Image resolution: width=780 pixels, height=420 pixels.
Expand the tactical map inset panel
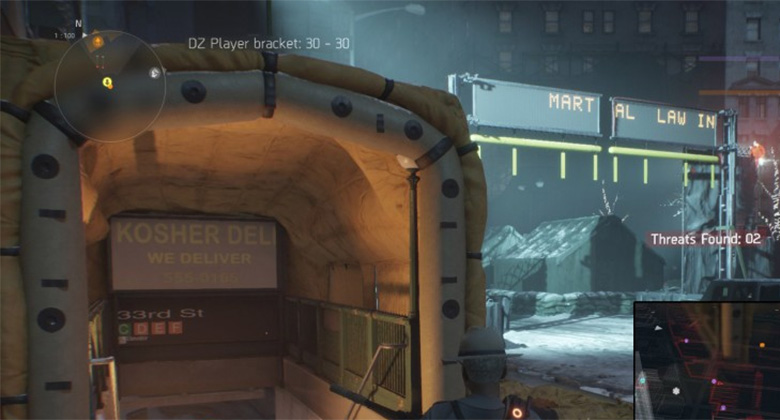pyautogui.click(x=706, y=359)
